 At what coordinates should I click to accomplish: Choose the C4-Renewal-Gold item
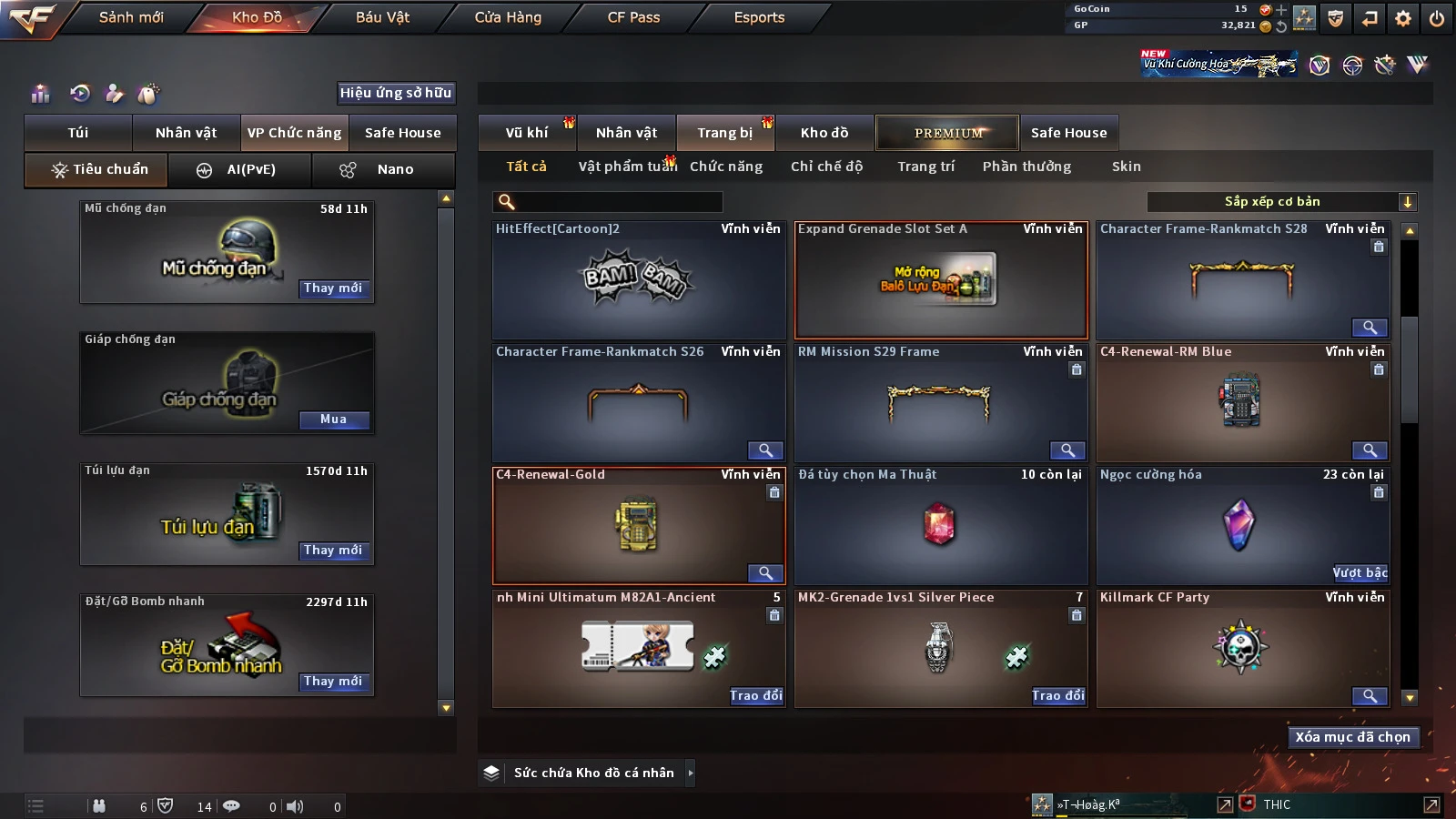coord(638,526)
